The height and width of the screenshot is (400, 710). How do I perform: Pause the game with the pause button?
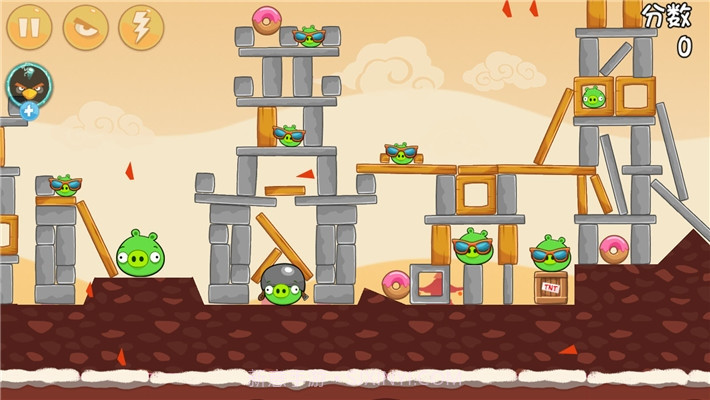(29, 27)
